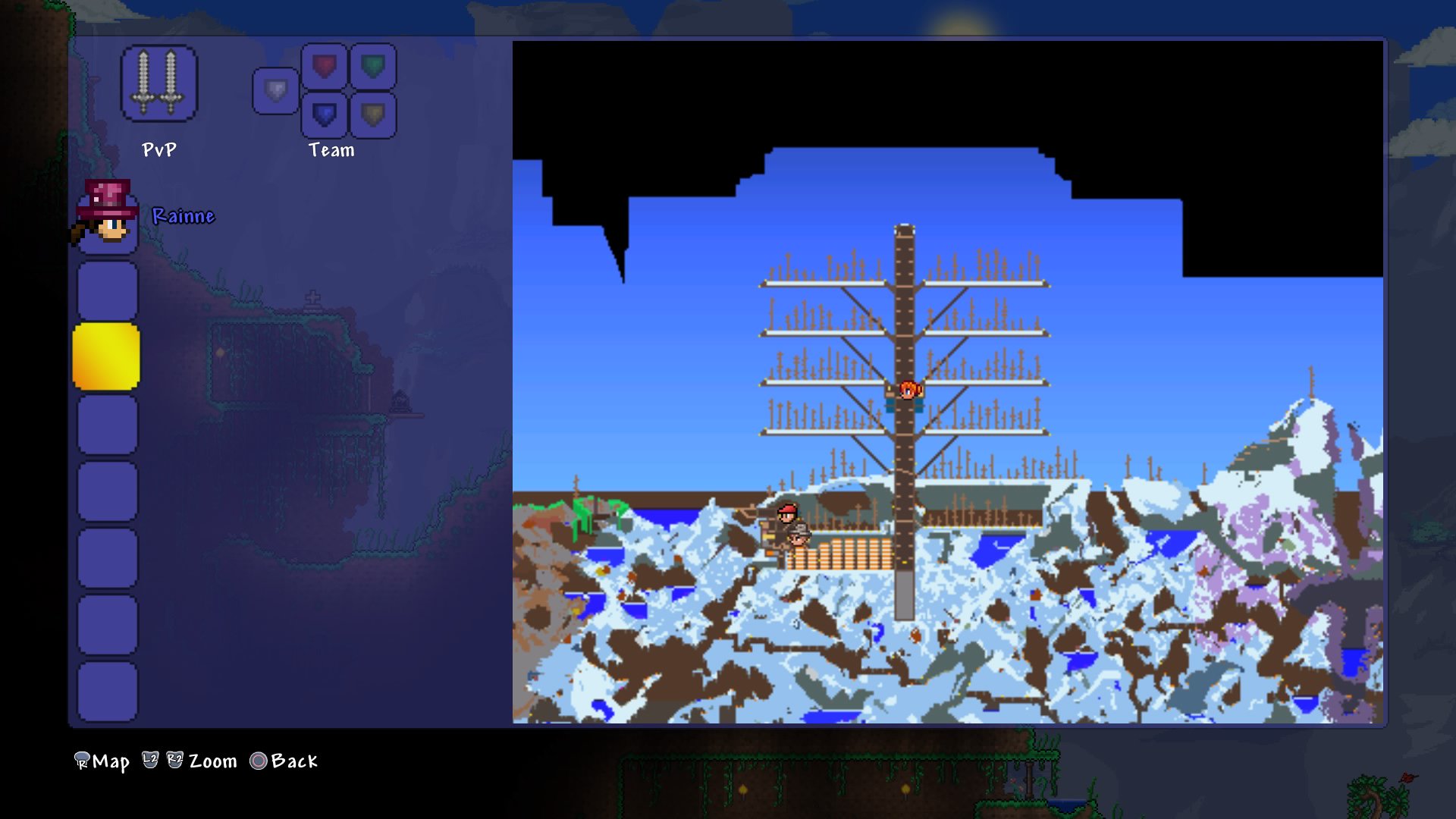Click the player character on the map
Image resolution: width=1456 pixels, height=819 pixels.
908,390
